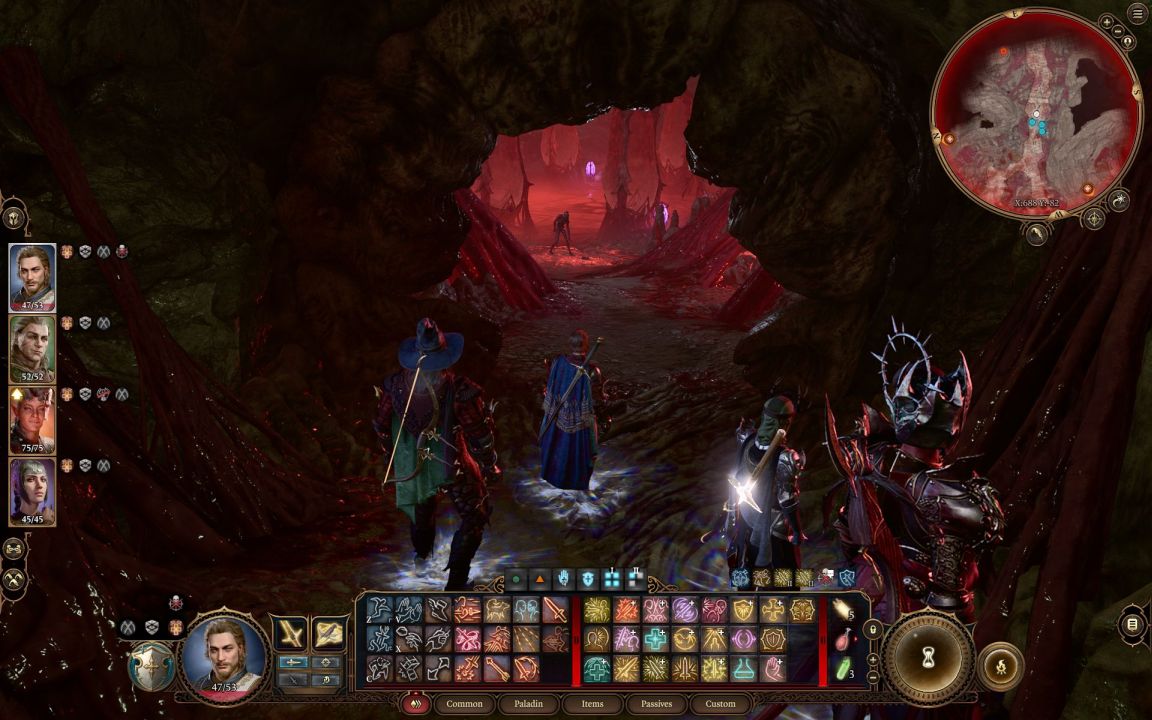Toggle group mode chain-link button
The height and width of the screenshot is (720, 1152).
tap(14, 548)
